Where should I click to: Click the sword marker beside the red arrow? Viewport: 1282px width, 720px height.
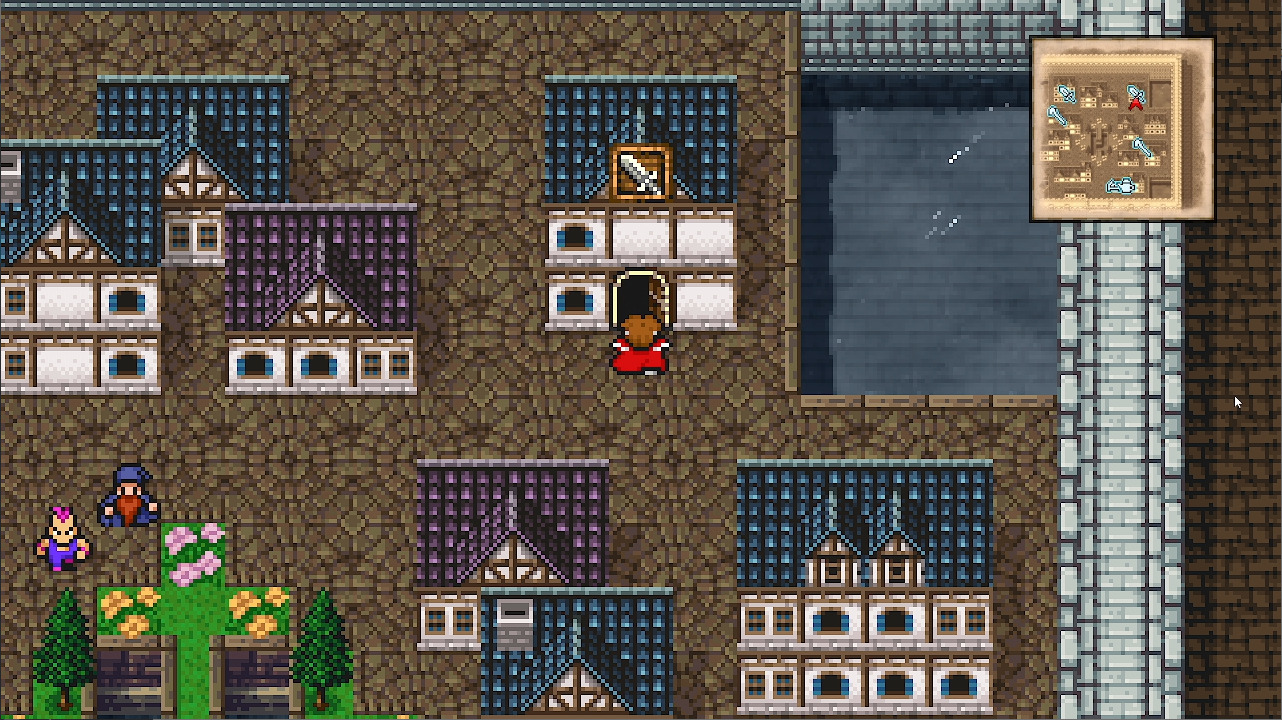click(x=1138, y=92)
